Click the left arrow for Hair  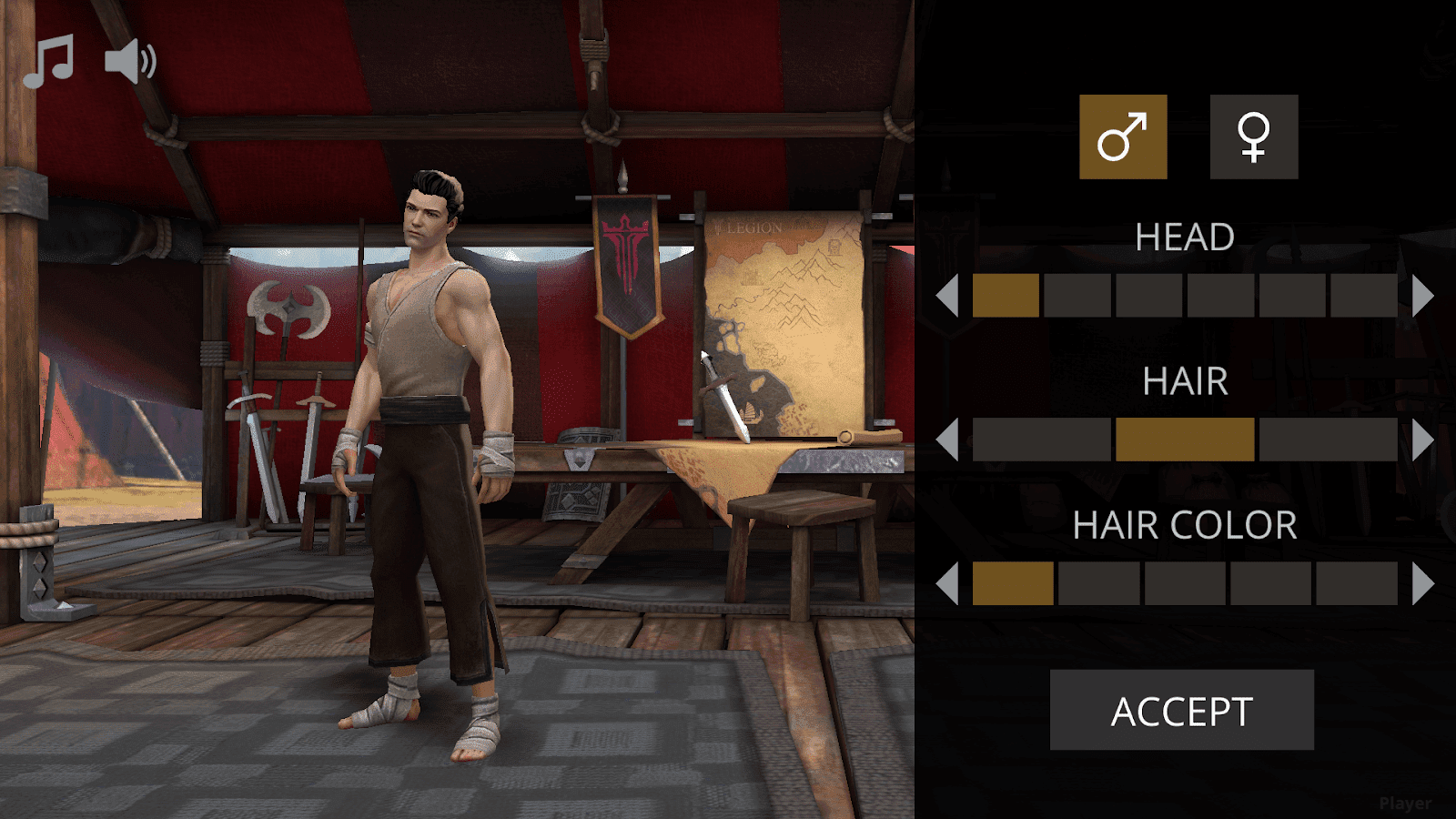click(947, 440)
